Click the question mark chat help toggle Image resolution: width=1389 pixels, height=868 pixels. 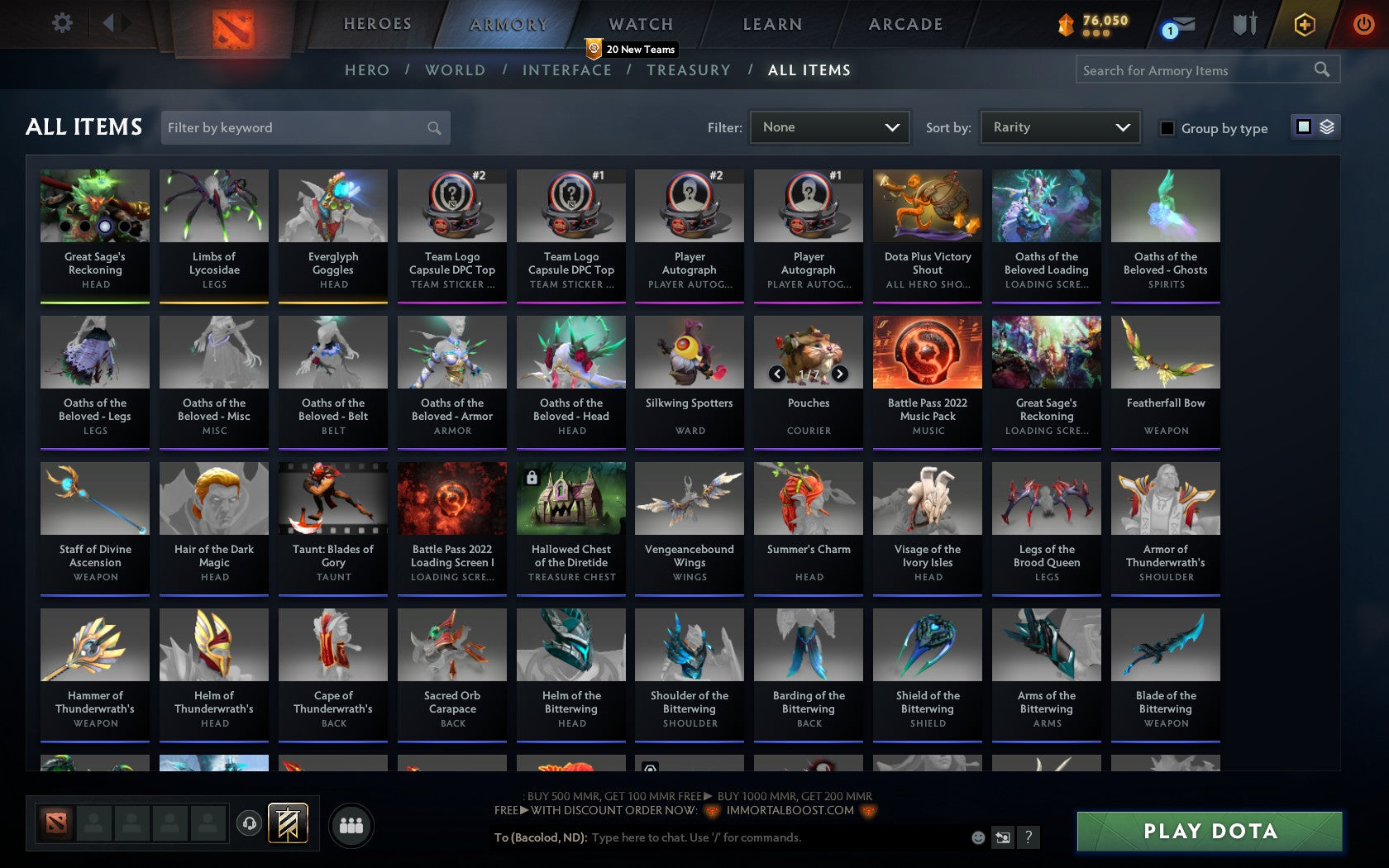1028,837
